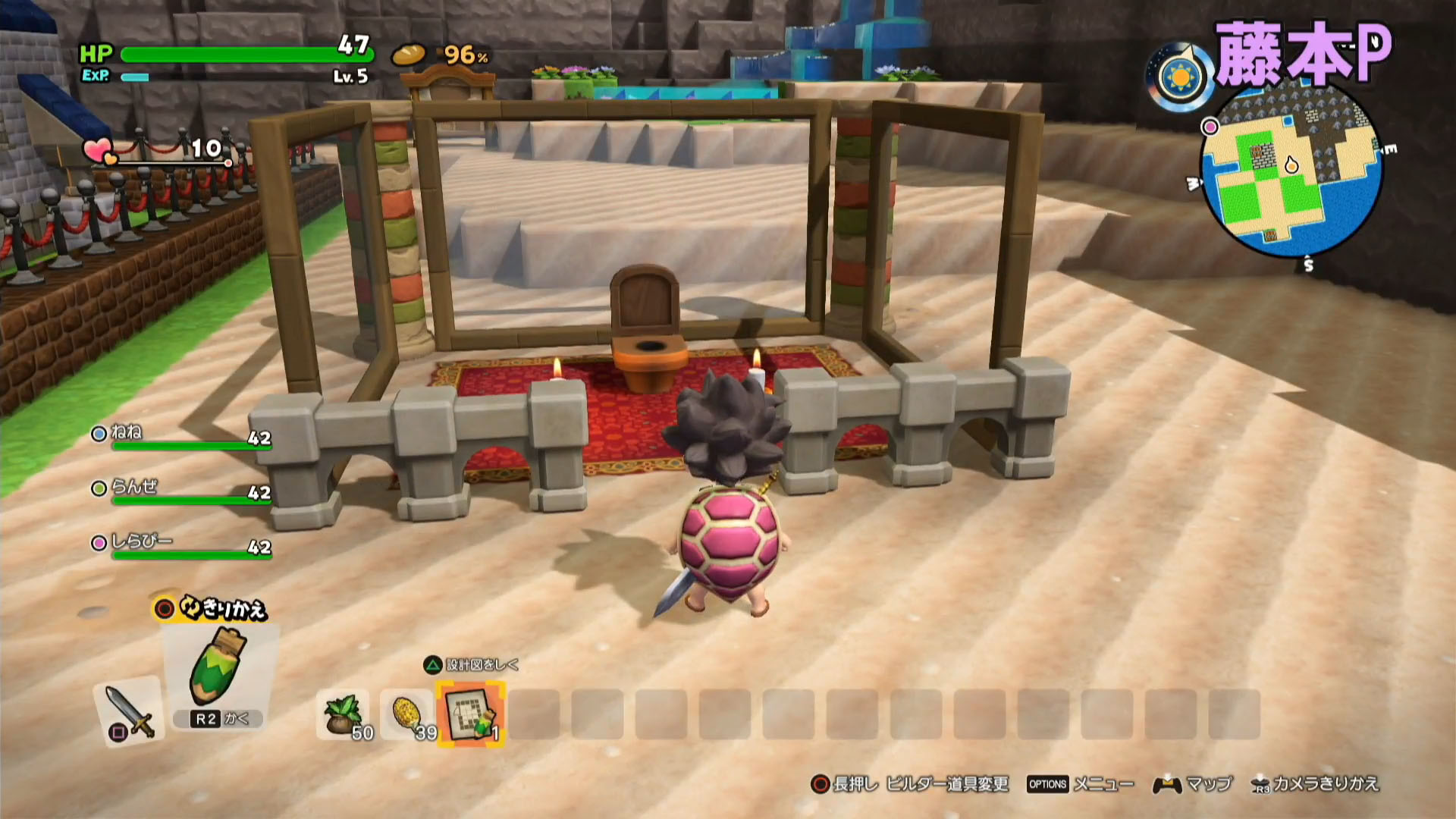The height and width of the screenshot is (819, 1456).
Task: Choose the leafy herb bag slot
Action: coord(344,715)
